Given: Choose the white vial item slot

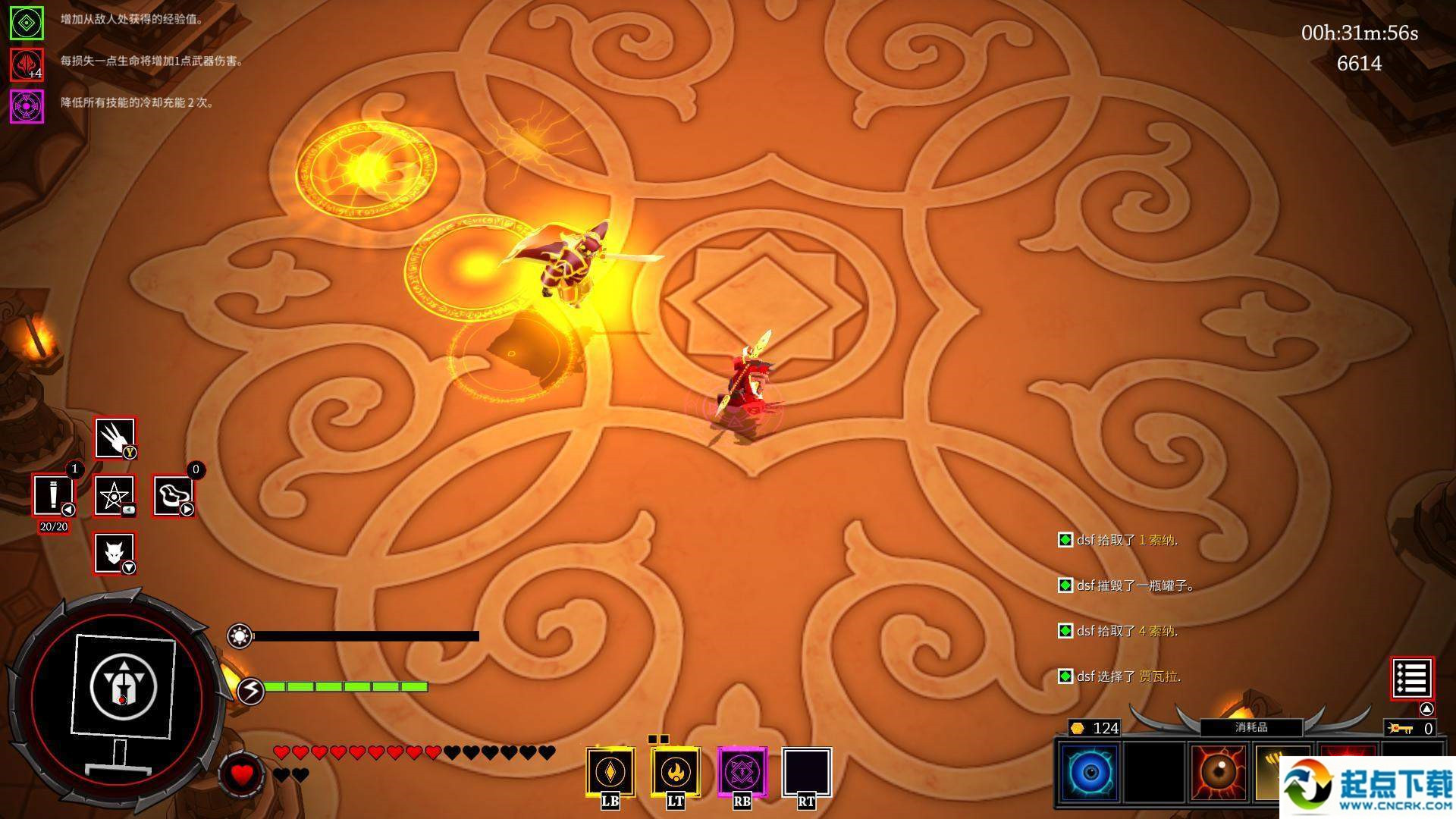Looking at the screenshot, I should pyautogui.click(x=53, y=495).
